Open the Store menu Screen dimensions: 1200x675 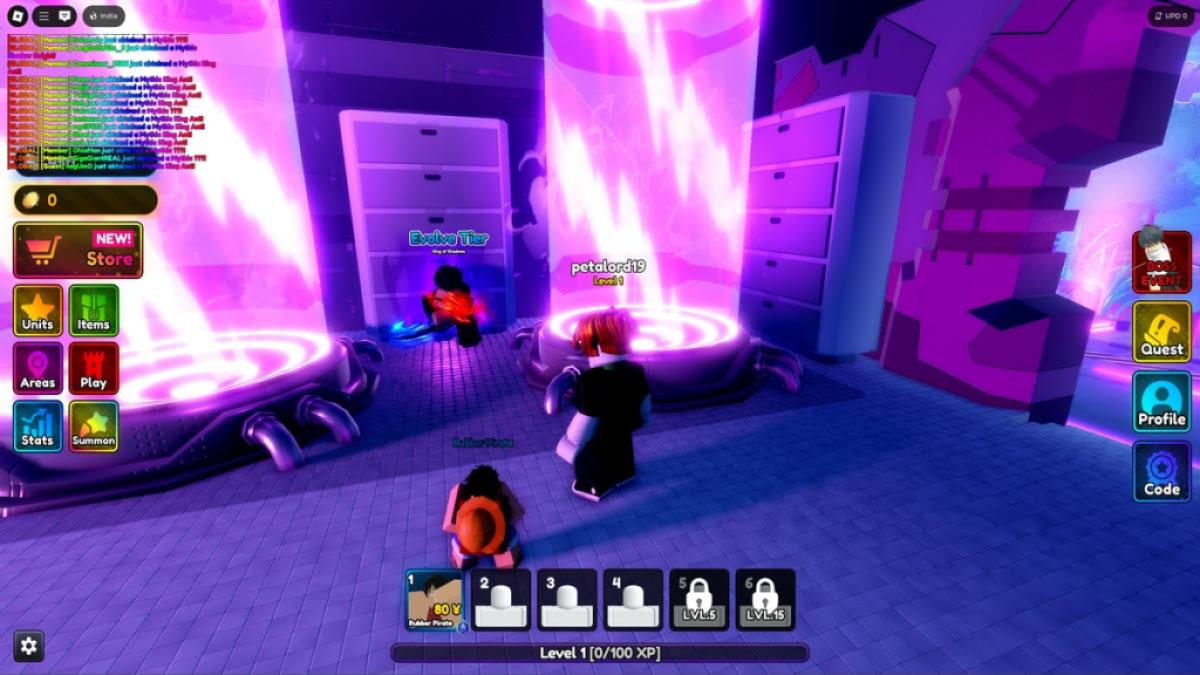(x=78, y=250)
